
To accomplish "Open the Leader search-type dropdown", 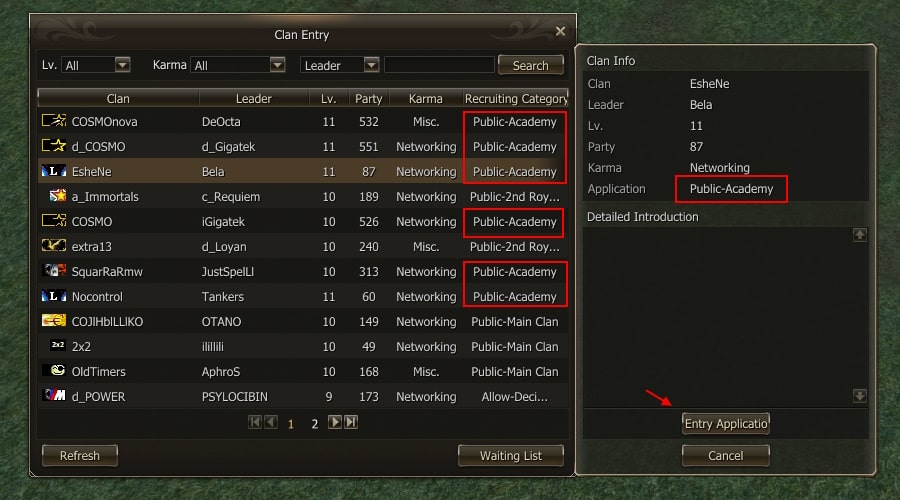I will tap(371, 65).
